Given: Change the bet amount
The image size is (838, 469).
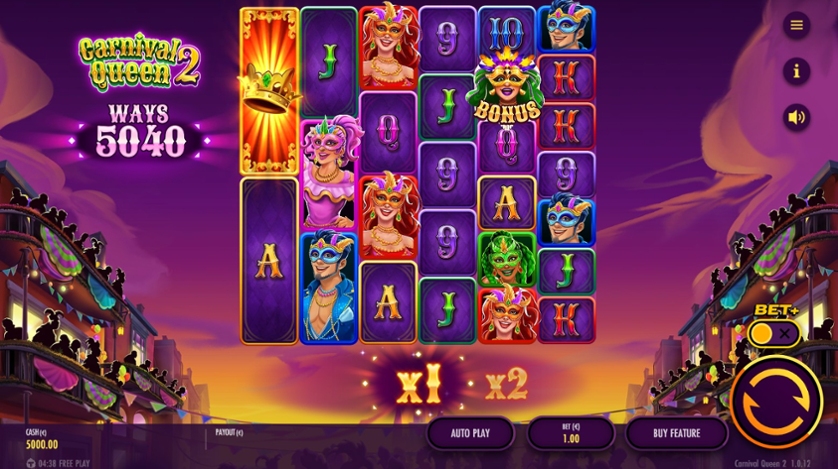Looking at the screenshot, I should pos(570,433).
